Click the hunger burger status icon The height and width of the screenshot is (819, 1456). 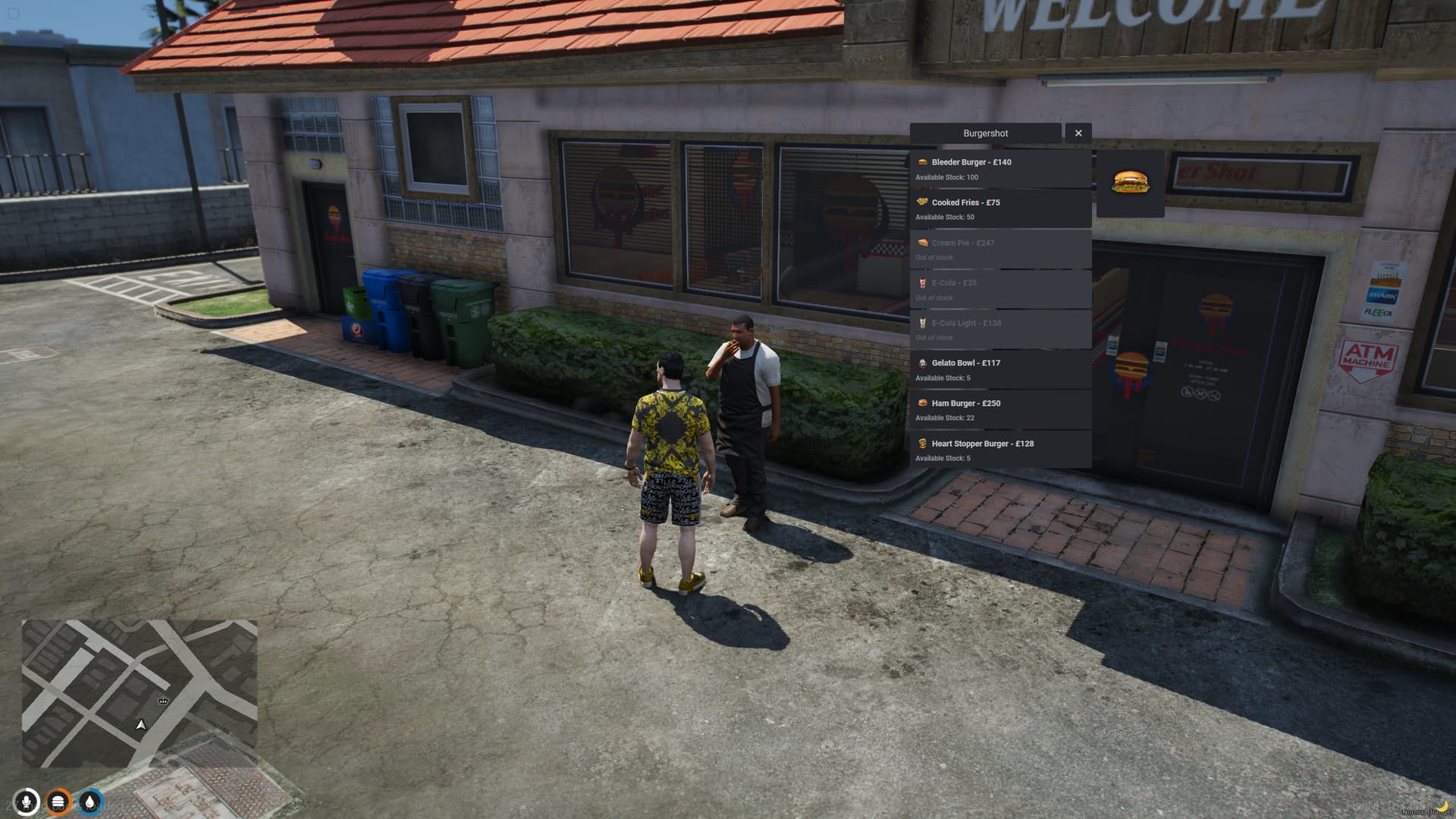coord(58,802)
